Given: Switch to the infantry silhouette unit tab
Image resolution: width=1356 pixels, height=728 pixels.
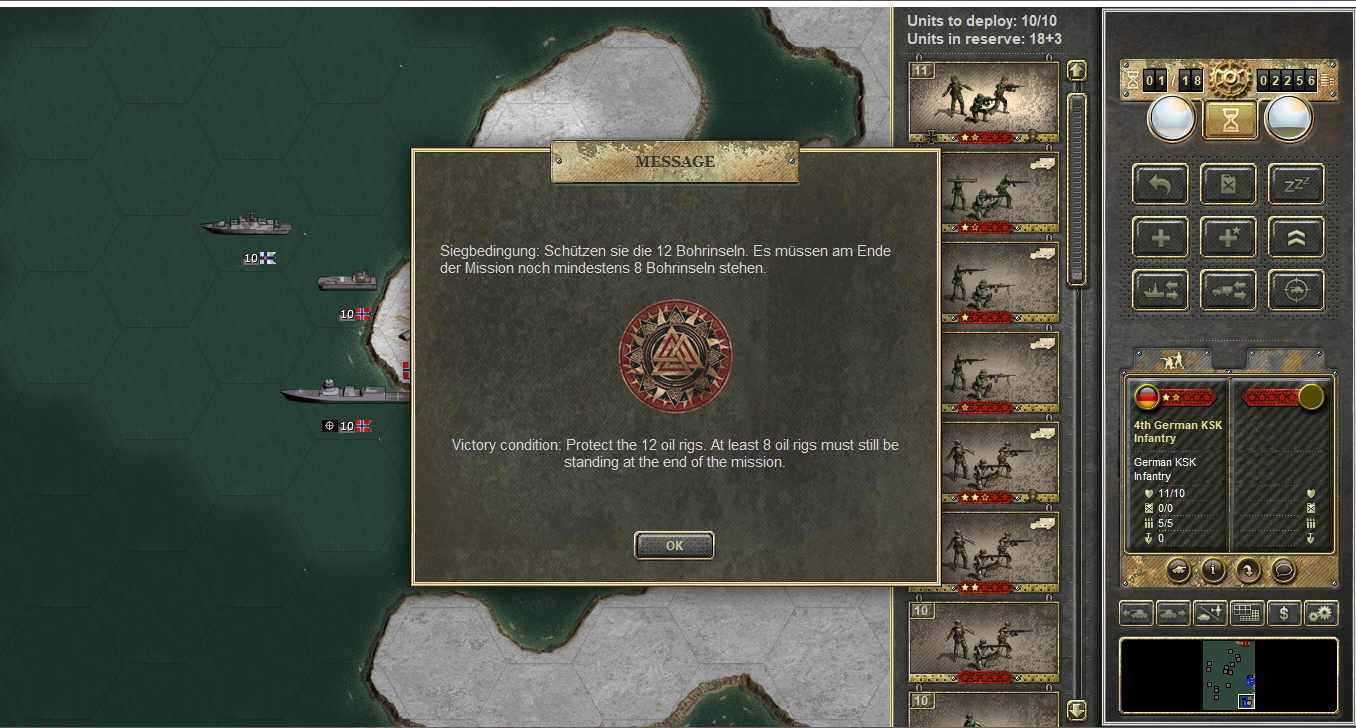Looking at the screenshot, I should coord(1171,359).
